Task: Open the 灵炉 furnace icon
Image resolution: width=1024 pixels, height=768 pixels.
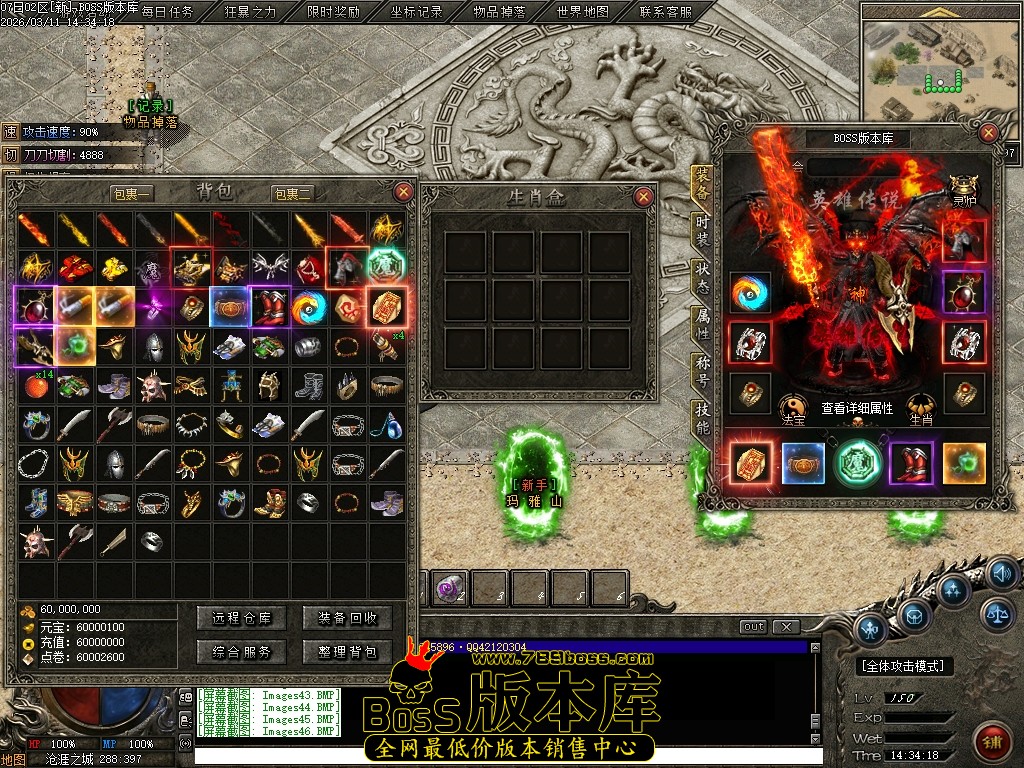Action: pyautogui.click(x=964, y=187)
